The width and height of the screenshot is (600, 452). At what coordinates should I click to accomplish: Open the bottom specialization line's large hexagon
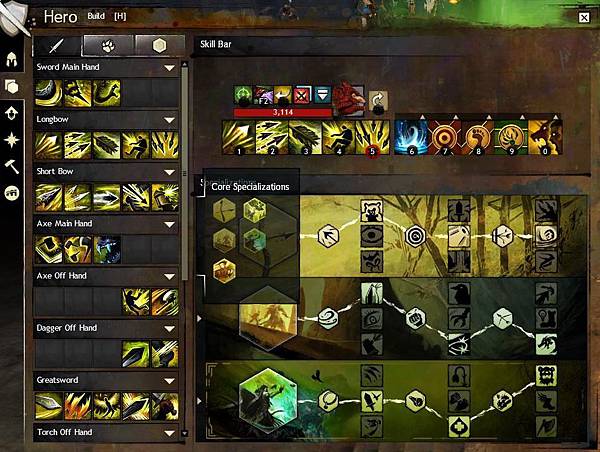point(267,398)
